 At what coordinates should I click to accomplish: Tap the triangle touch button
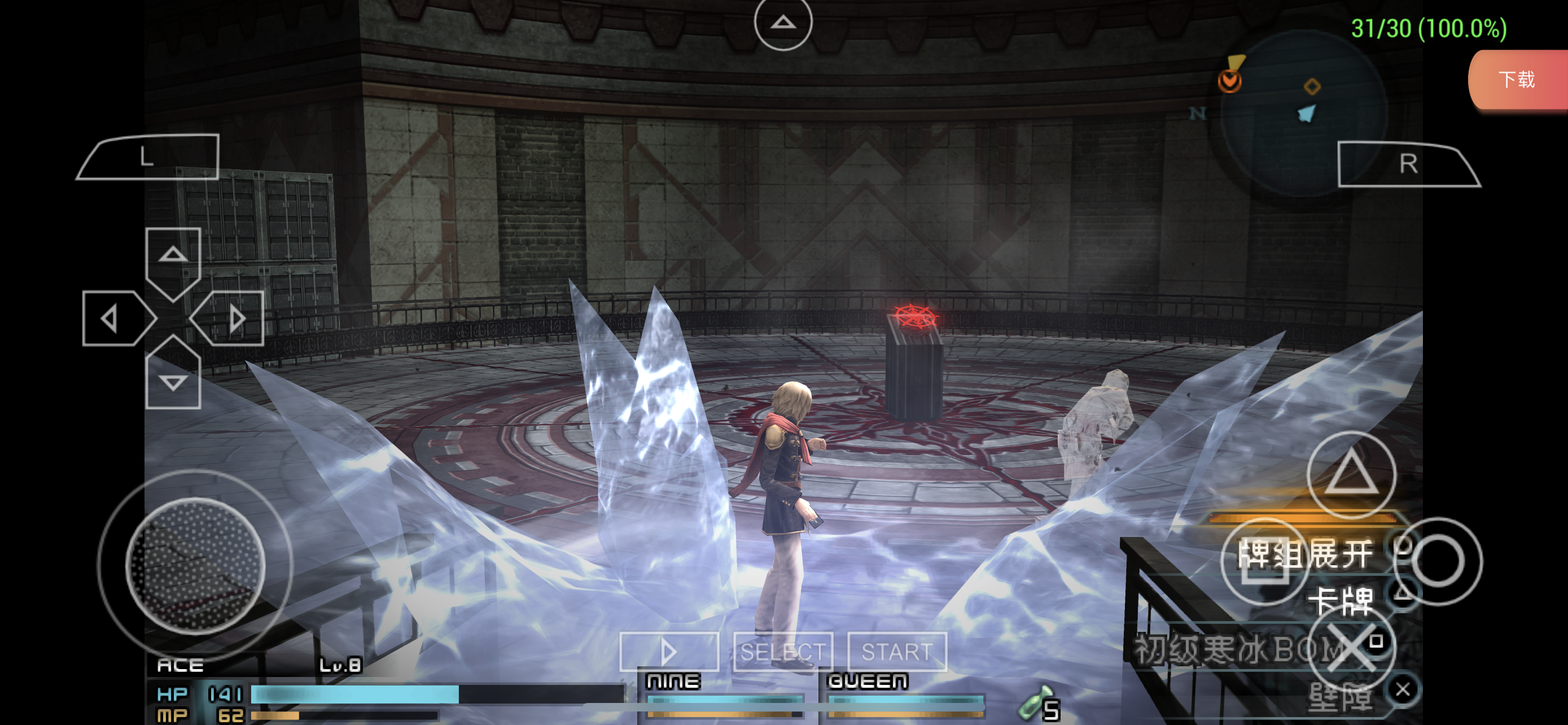[x=1351, y=474]
